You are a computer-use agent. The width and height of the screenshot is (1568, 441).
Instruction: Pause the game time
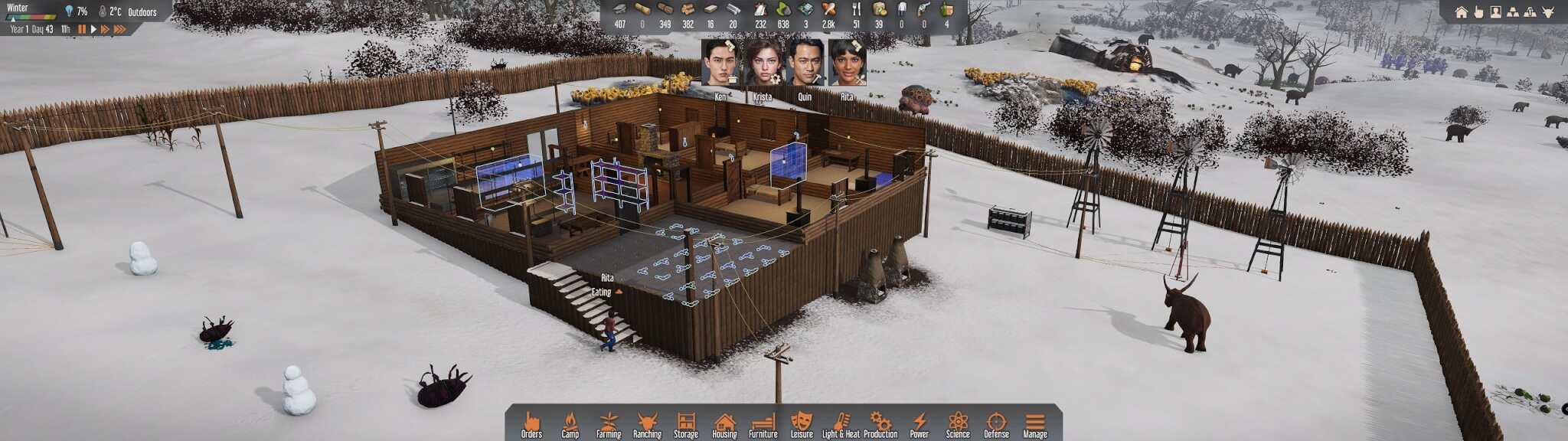tap(82, 29)
